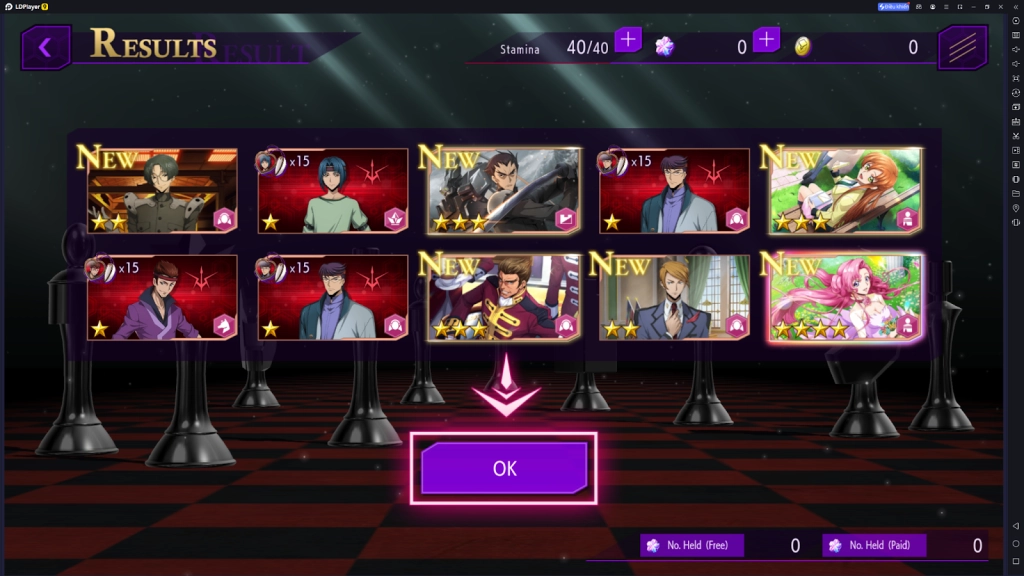This screenshot has width=1024, height=576.
Task: Choose the blue-haired one-star card
Action: (x=333, y=191)
